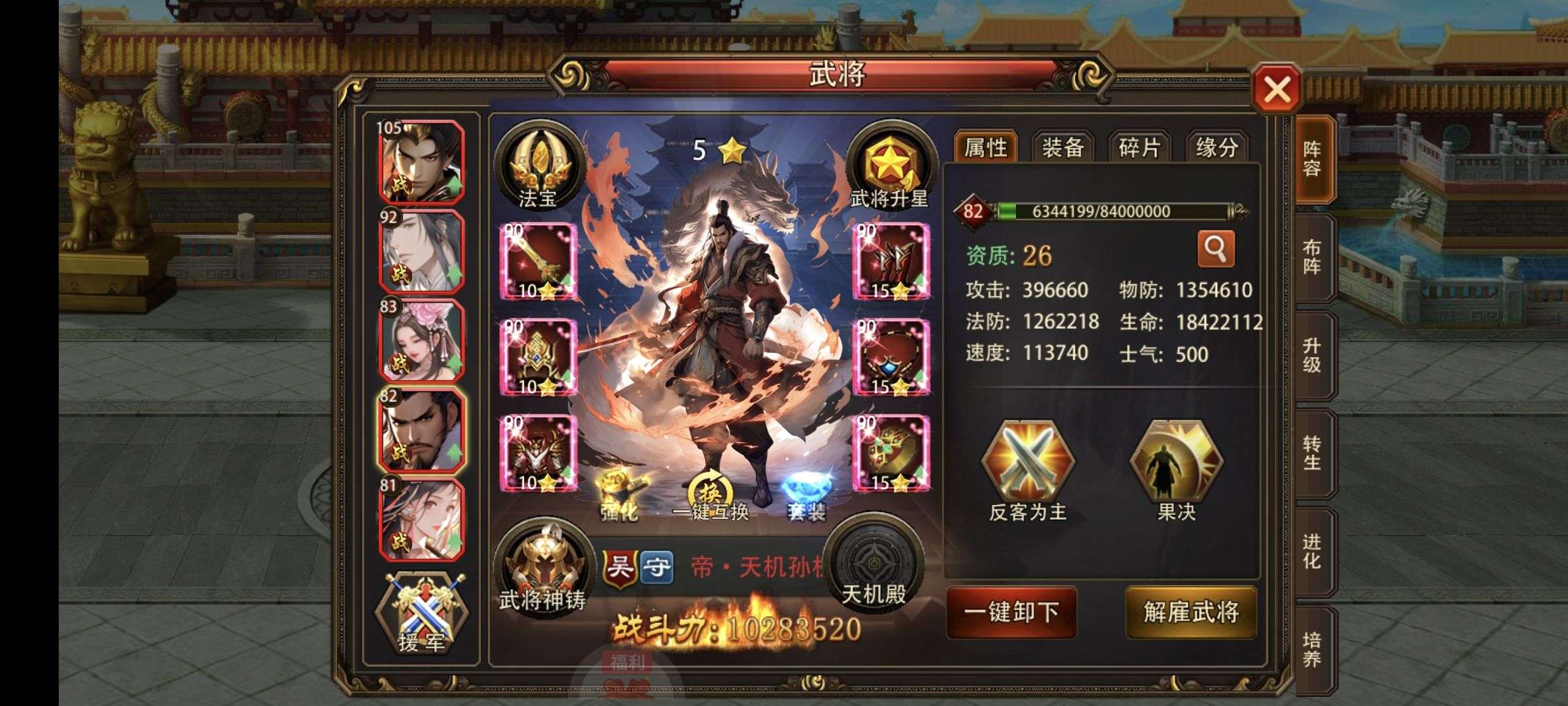Click the magnifier beside 资质

click(1215, 248)
